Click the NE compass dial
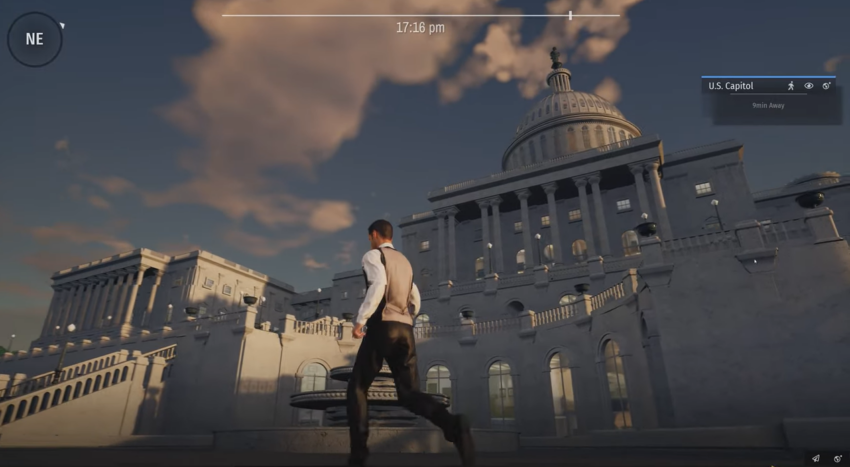The height and width of the screenshot is (467, 850). point(35,39)
